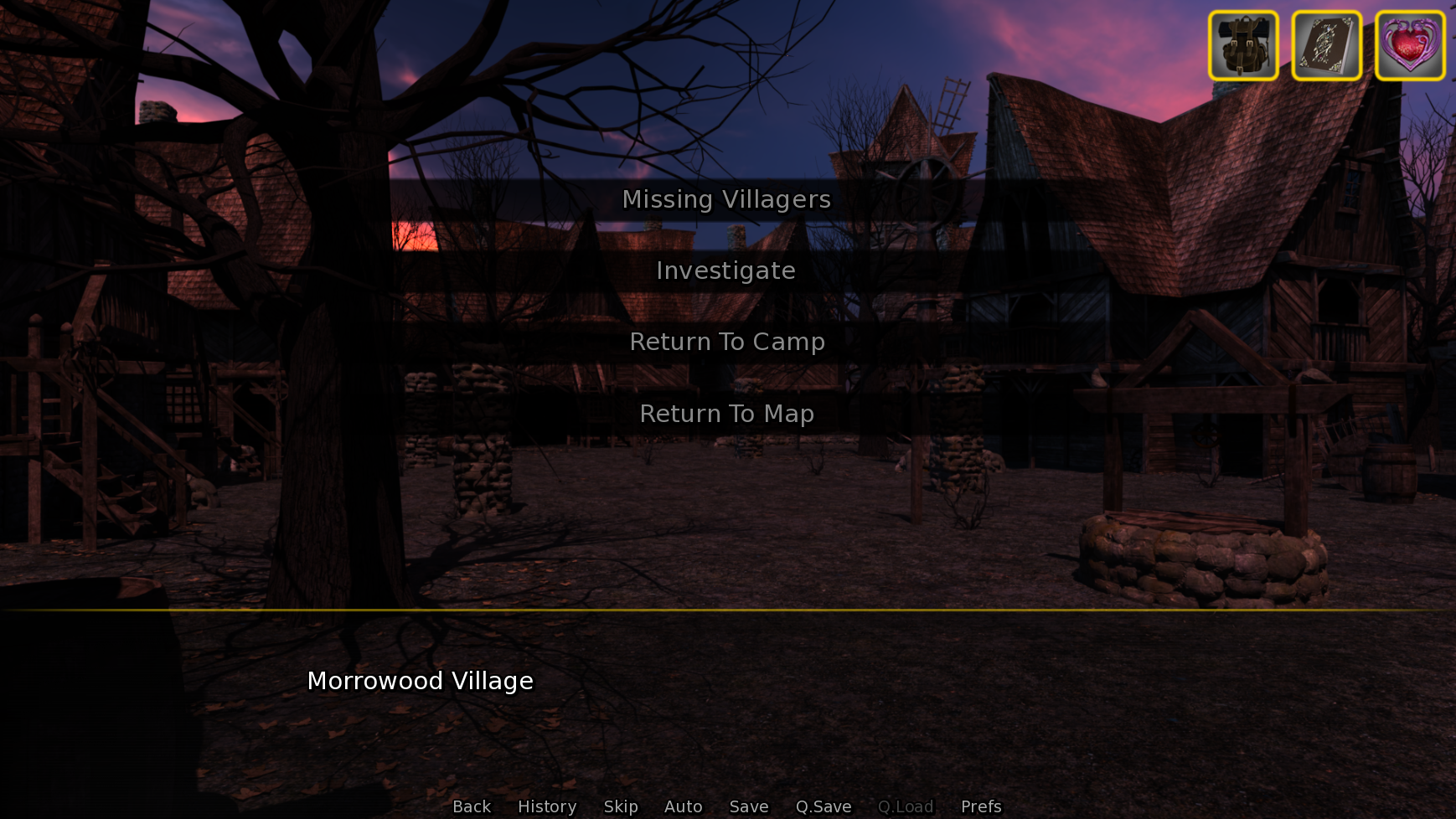Select the Missing Villagers choice
Image resolution: width=1456 pixels, height=819 pixels.
click(726, 199)
